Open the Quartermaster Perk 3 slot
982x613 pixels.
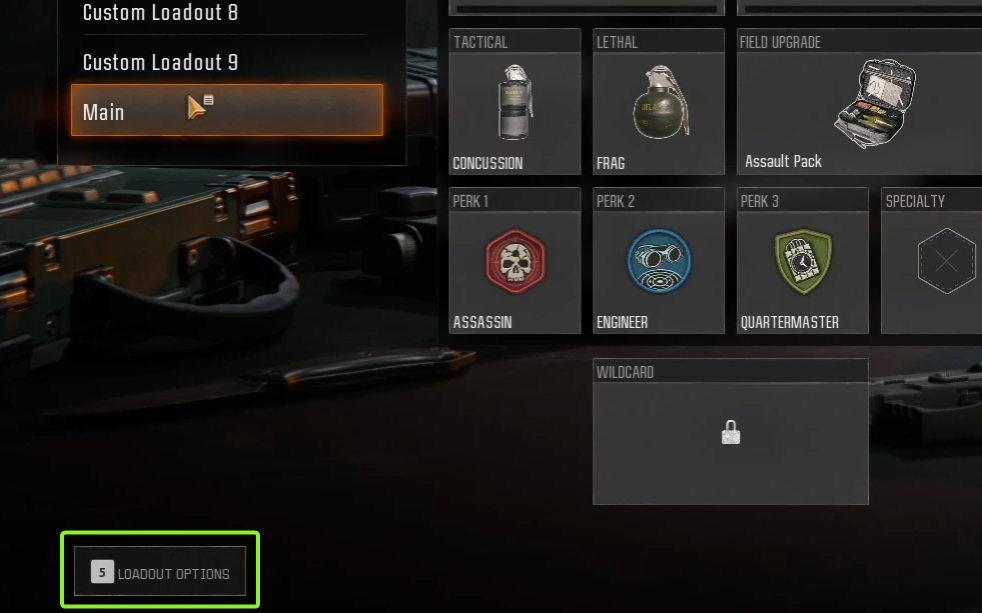click(x=802, y=261)
